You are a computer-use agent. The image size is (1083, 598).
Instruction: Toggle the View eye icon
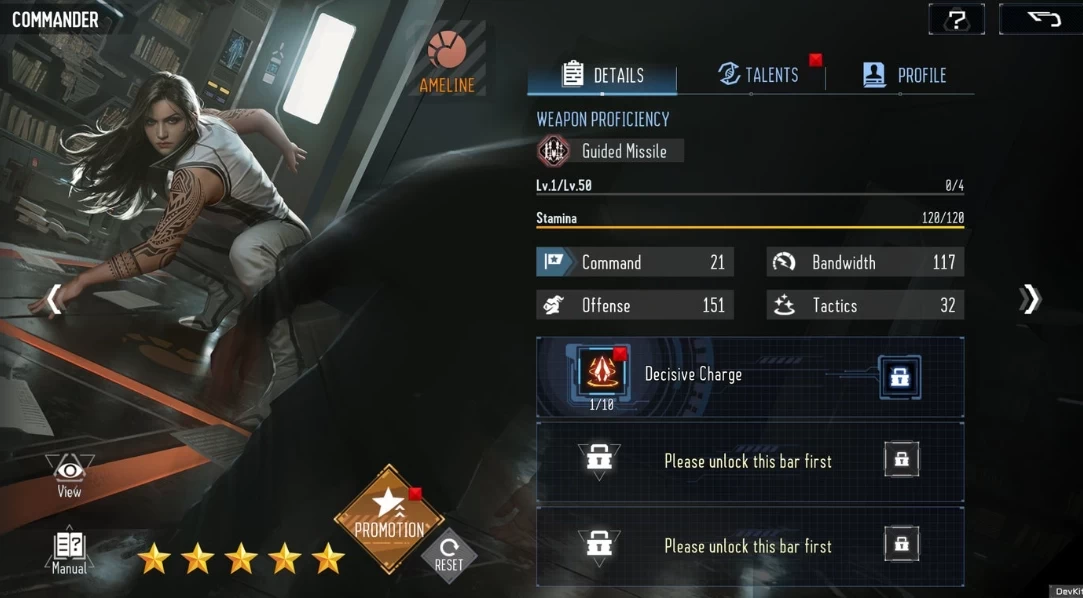click(x=69, y=474)
